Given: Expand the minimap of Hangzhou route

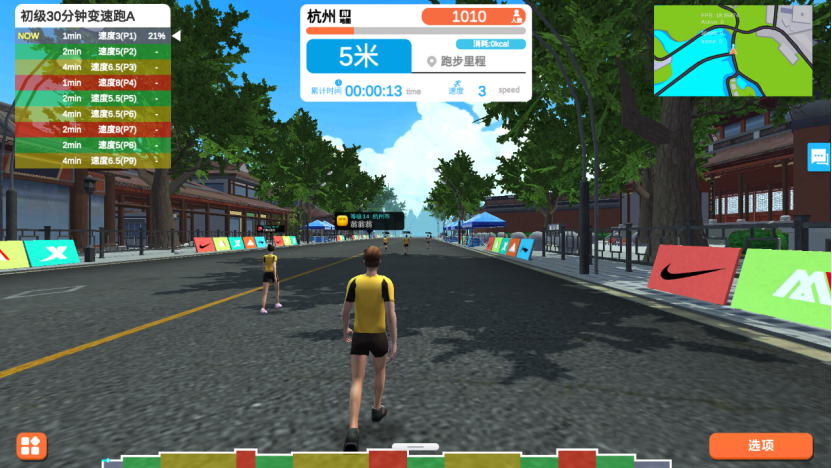Looking at the screenshot, I should [x=733, y=50].
